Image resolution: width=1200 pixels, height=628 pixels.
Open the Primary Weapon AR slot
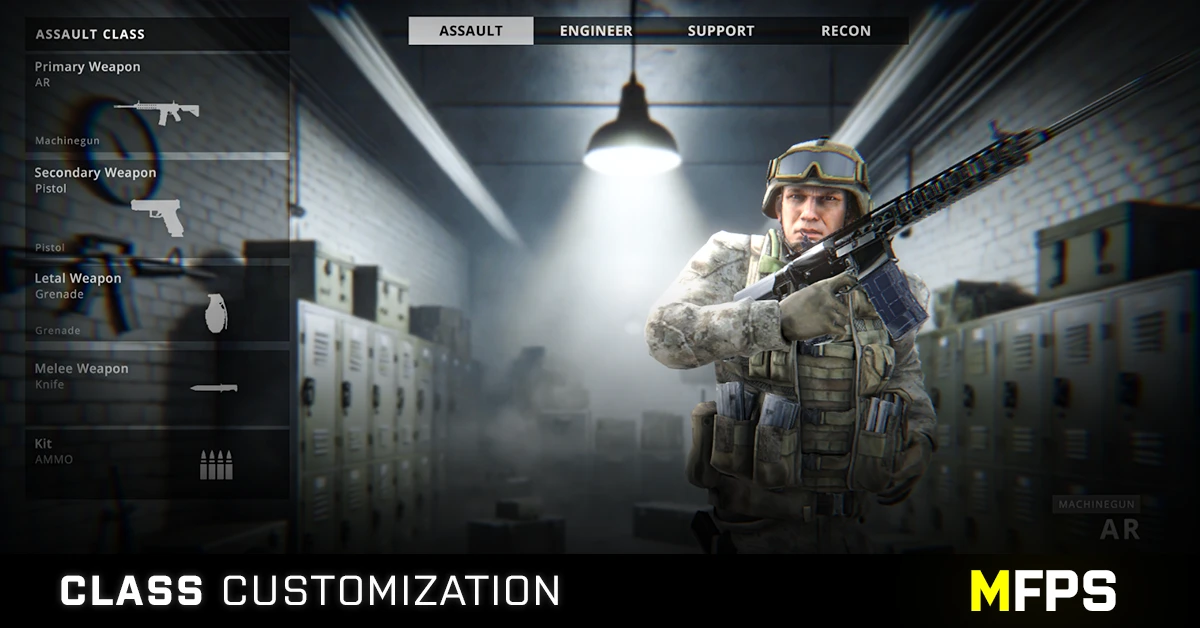click(x=157, y=104)
